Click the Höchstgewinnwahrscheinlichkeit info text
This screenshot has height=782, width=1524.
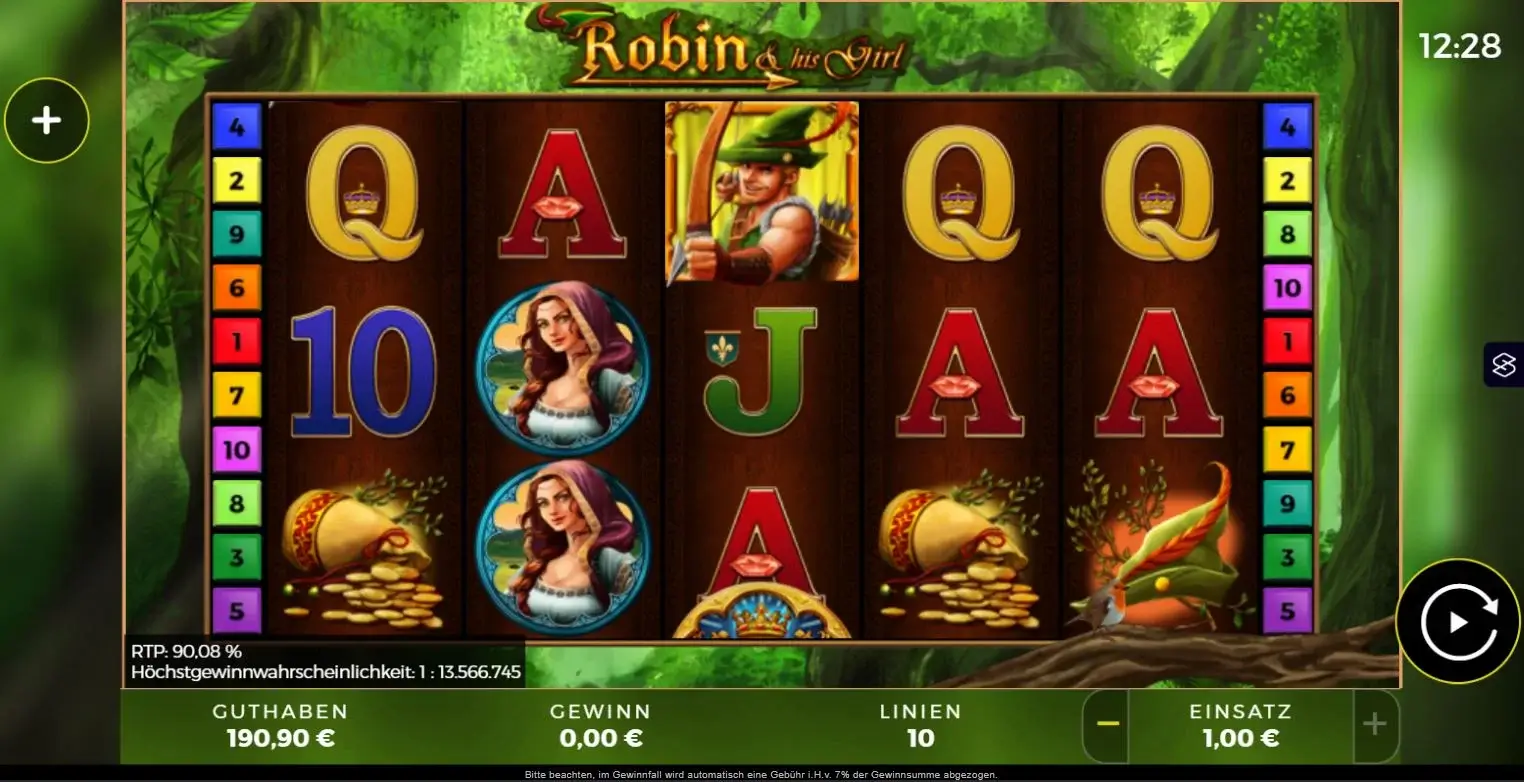click(x=327, y=672)
